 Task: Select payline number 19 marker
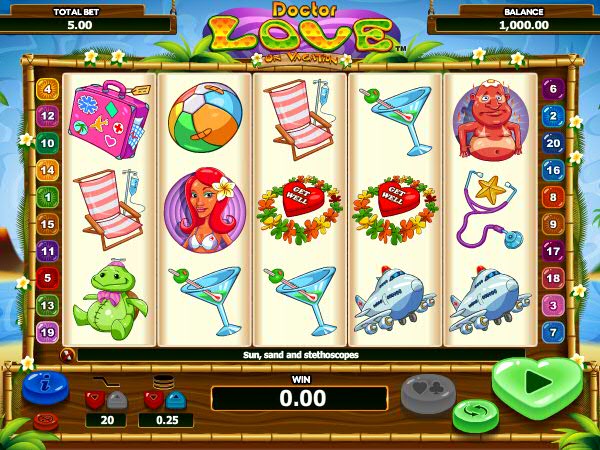pyautogui.click(x=47, y=332)
